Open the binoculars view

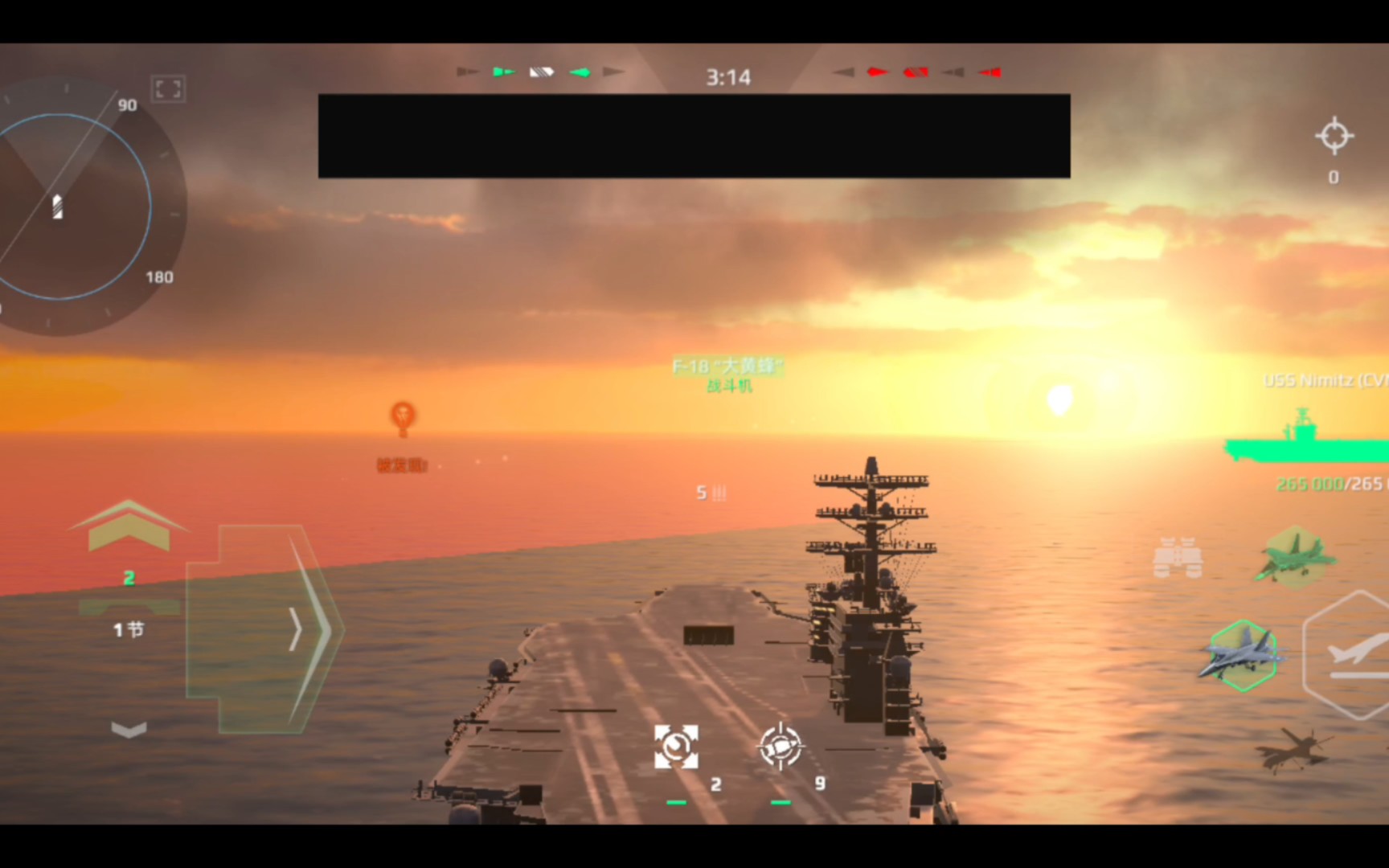pos(1178,559)
